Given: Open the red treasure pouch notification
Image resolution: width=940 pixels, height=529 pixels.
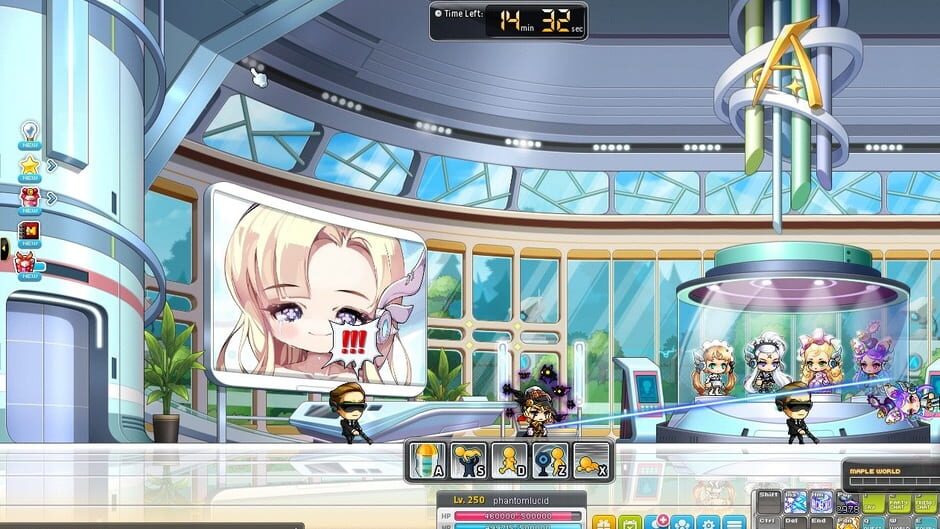Looking at the screenshot, I should point(28,198).
